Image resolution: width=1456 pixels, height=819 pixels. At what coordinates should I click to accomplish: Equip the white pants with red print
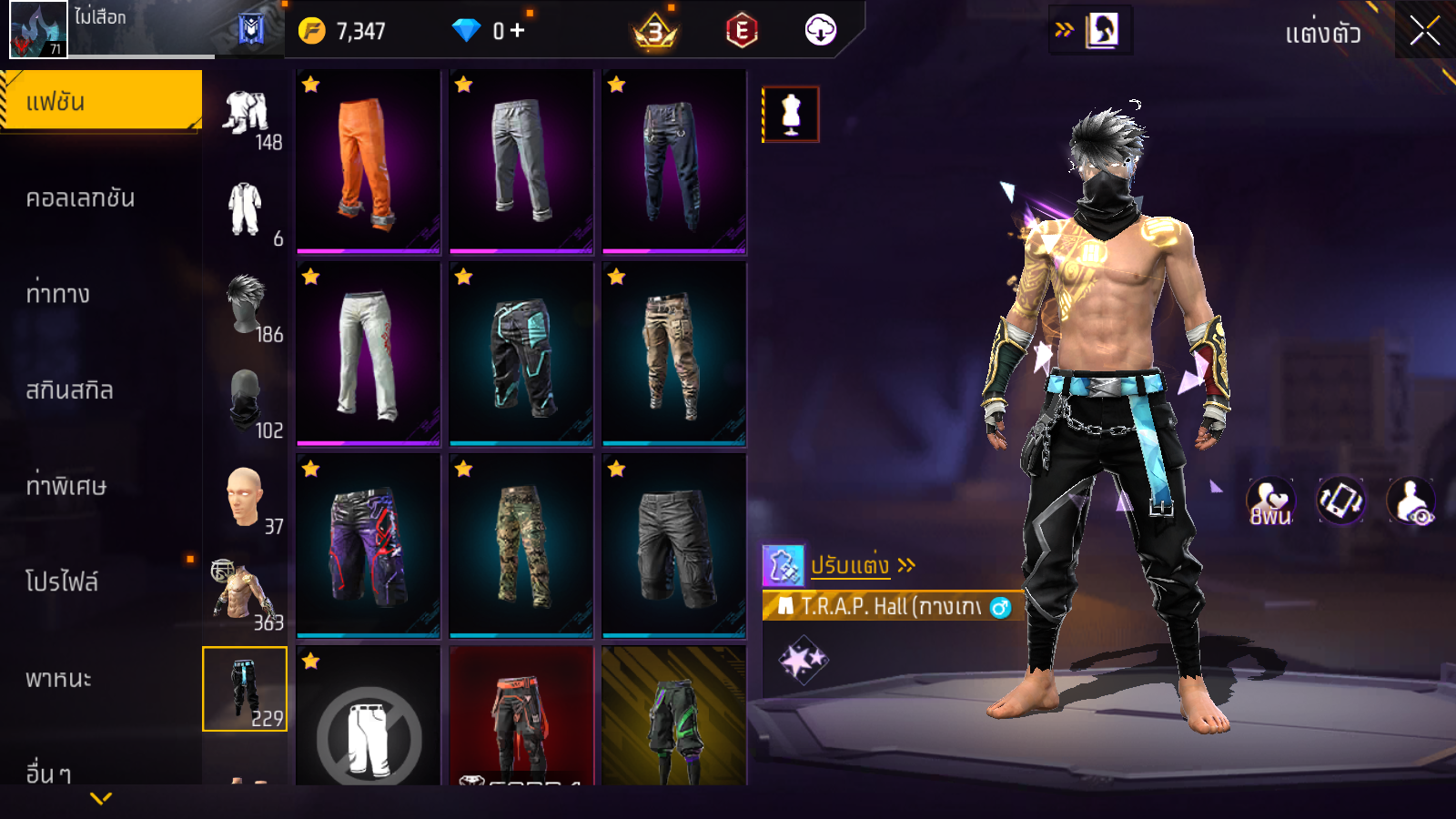click(x=368, y=354)
